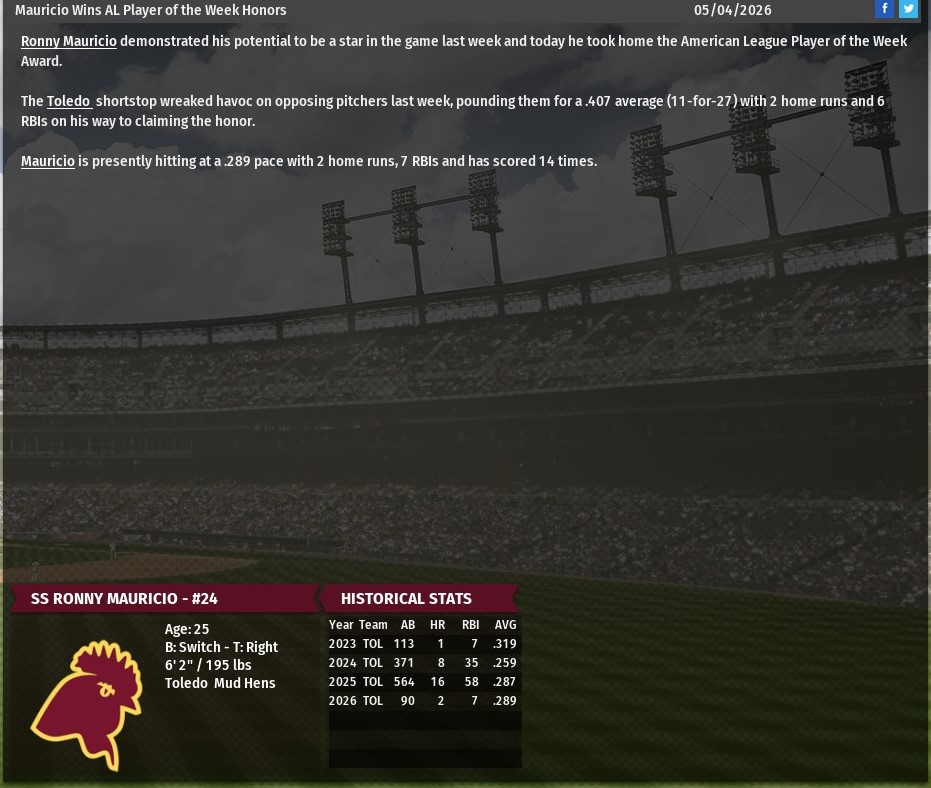931x788 pixels.
Task: Open the Ronny Mauricio player link
Action: 68,41
